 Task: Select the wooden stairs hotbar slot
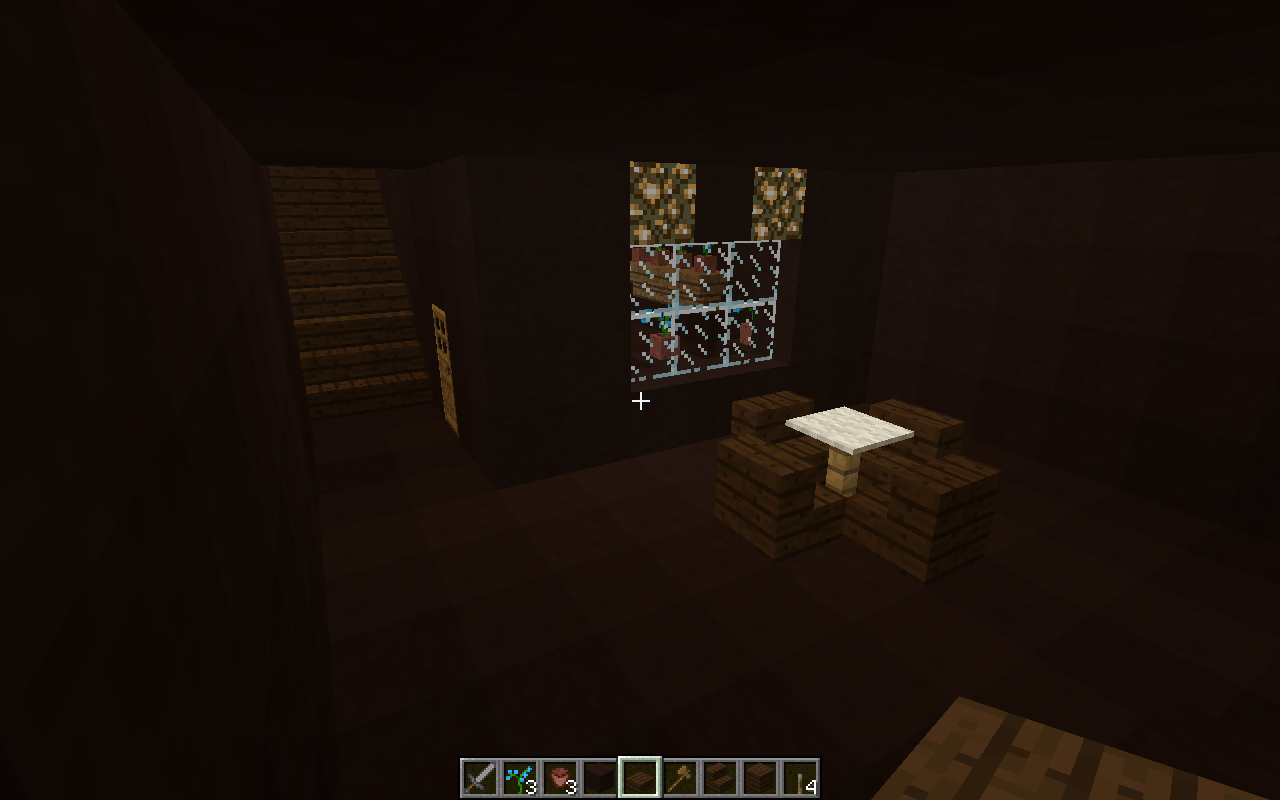pos(720,778)
